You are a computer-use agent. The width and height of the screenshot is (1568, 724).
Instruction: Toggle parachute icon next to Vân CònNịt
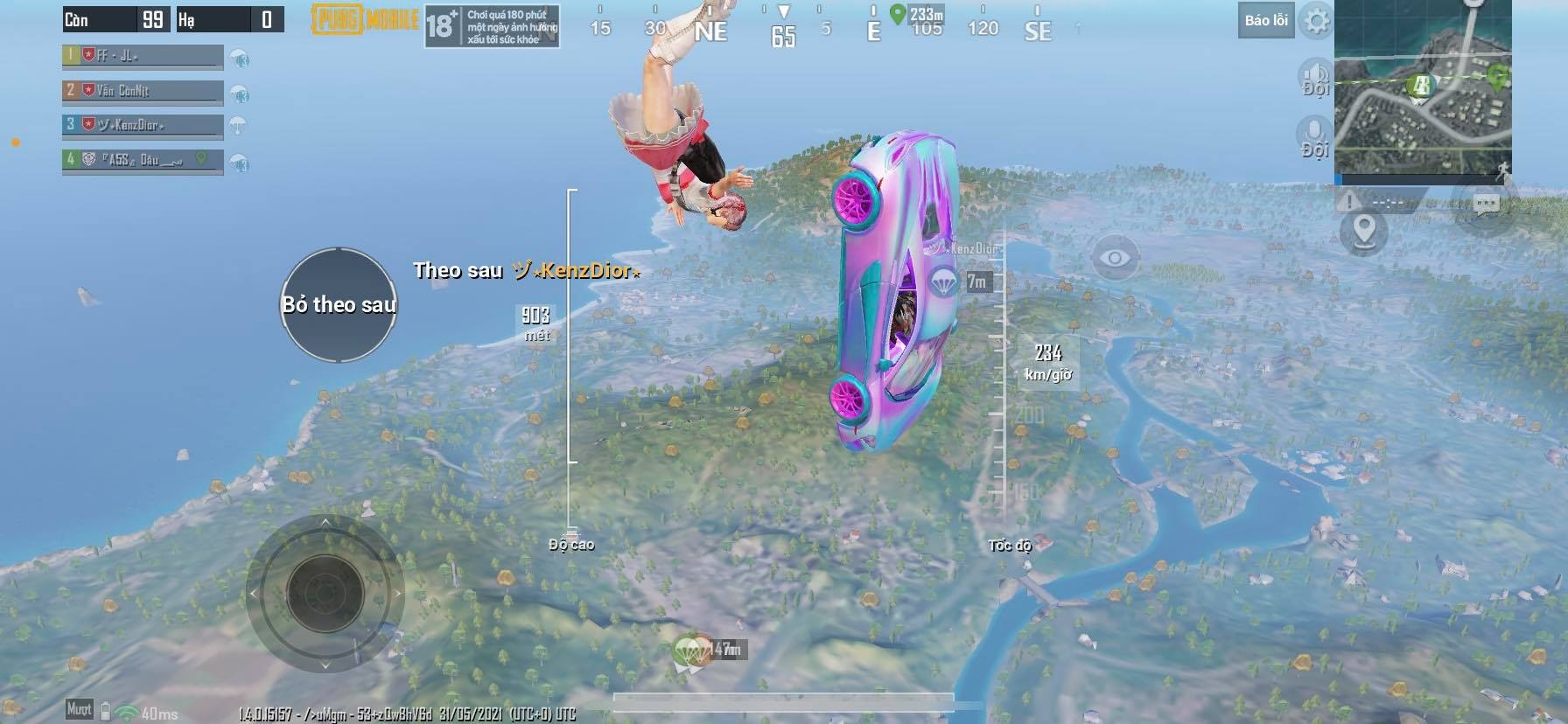(x=238, y=94)
